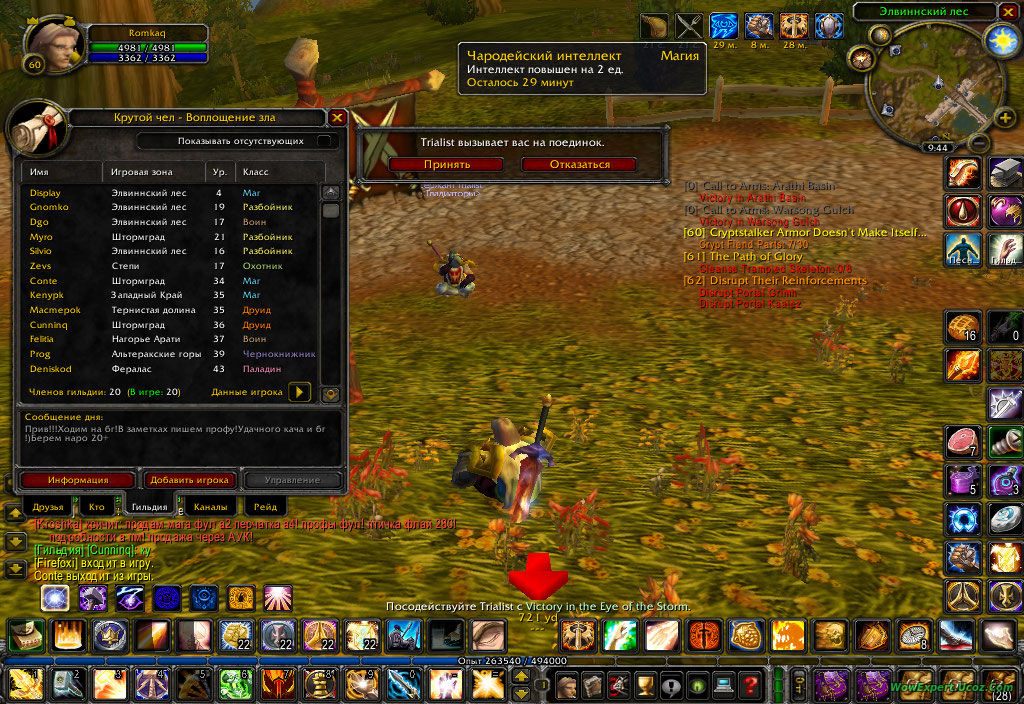Switch to the Кто tab
Screen dimensions: 1024x704
click(x=96, y=507)
